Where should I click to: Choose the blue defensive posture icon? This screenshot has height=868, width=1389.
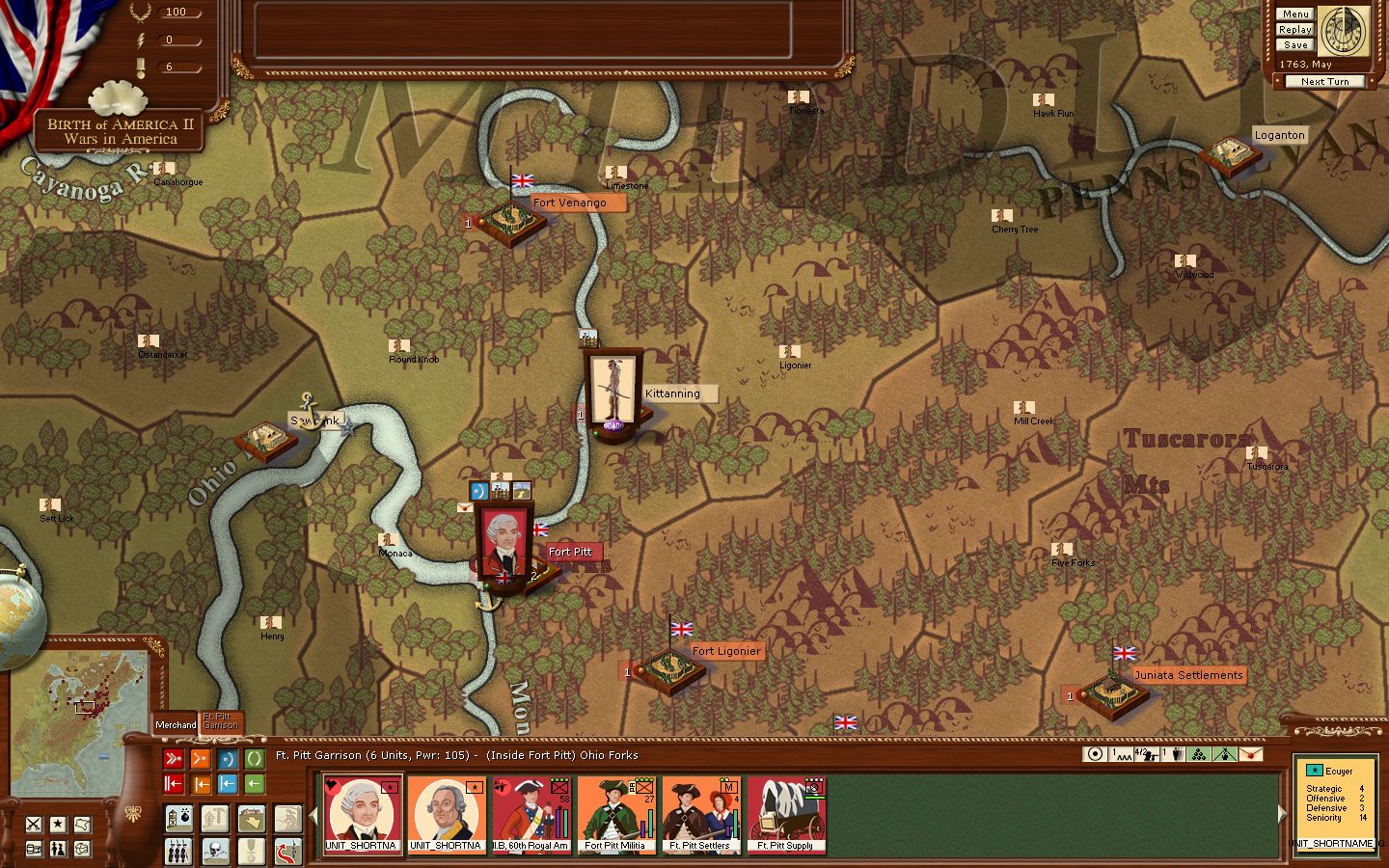(228, 759)
